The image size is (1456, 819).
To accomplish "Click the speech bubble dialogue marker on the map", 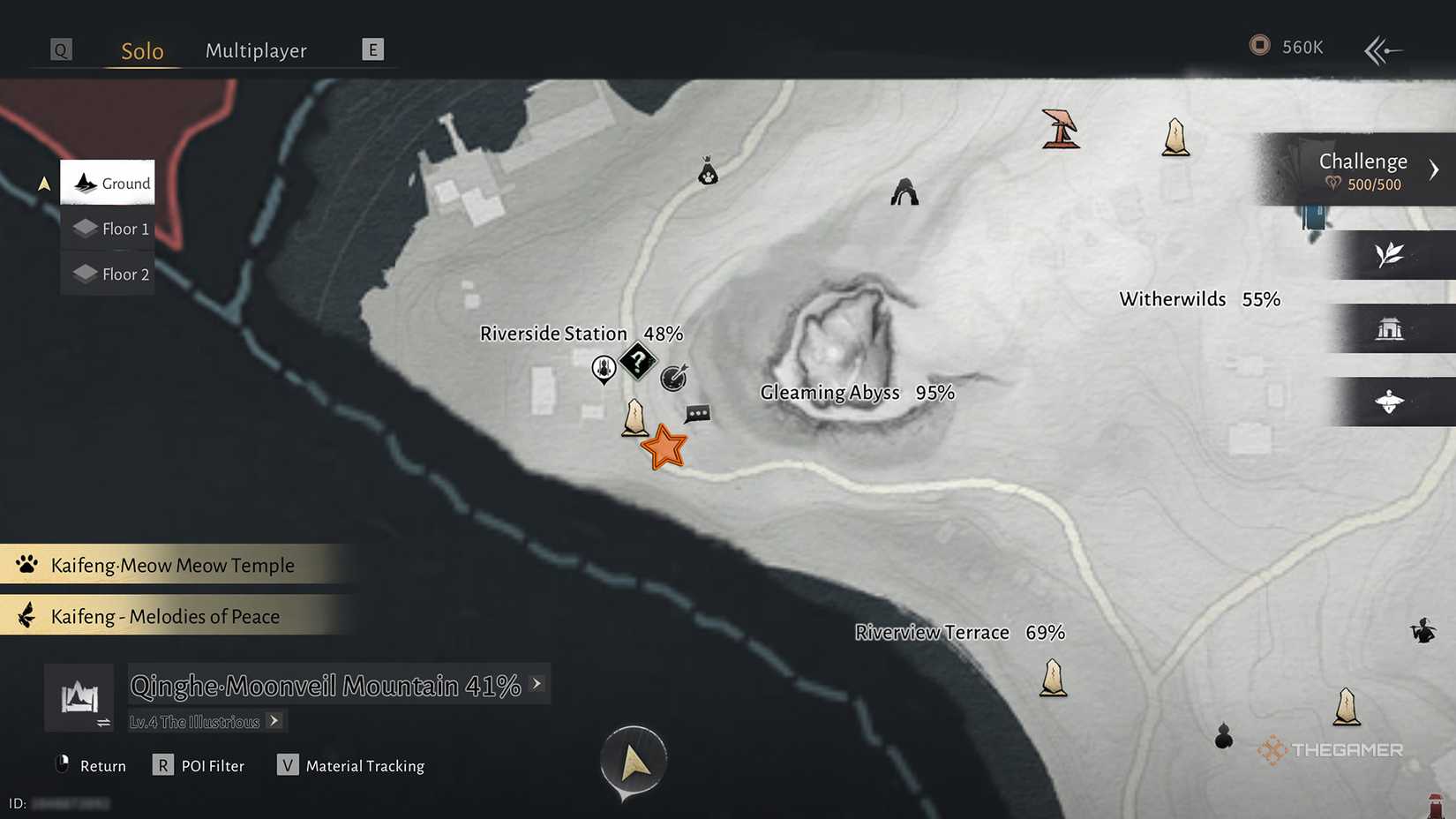I will [698, 414].
